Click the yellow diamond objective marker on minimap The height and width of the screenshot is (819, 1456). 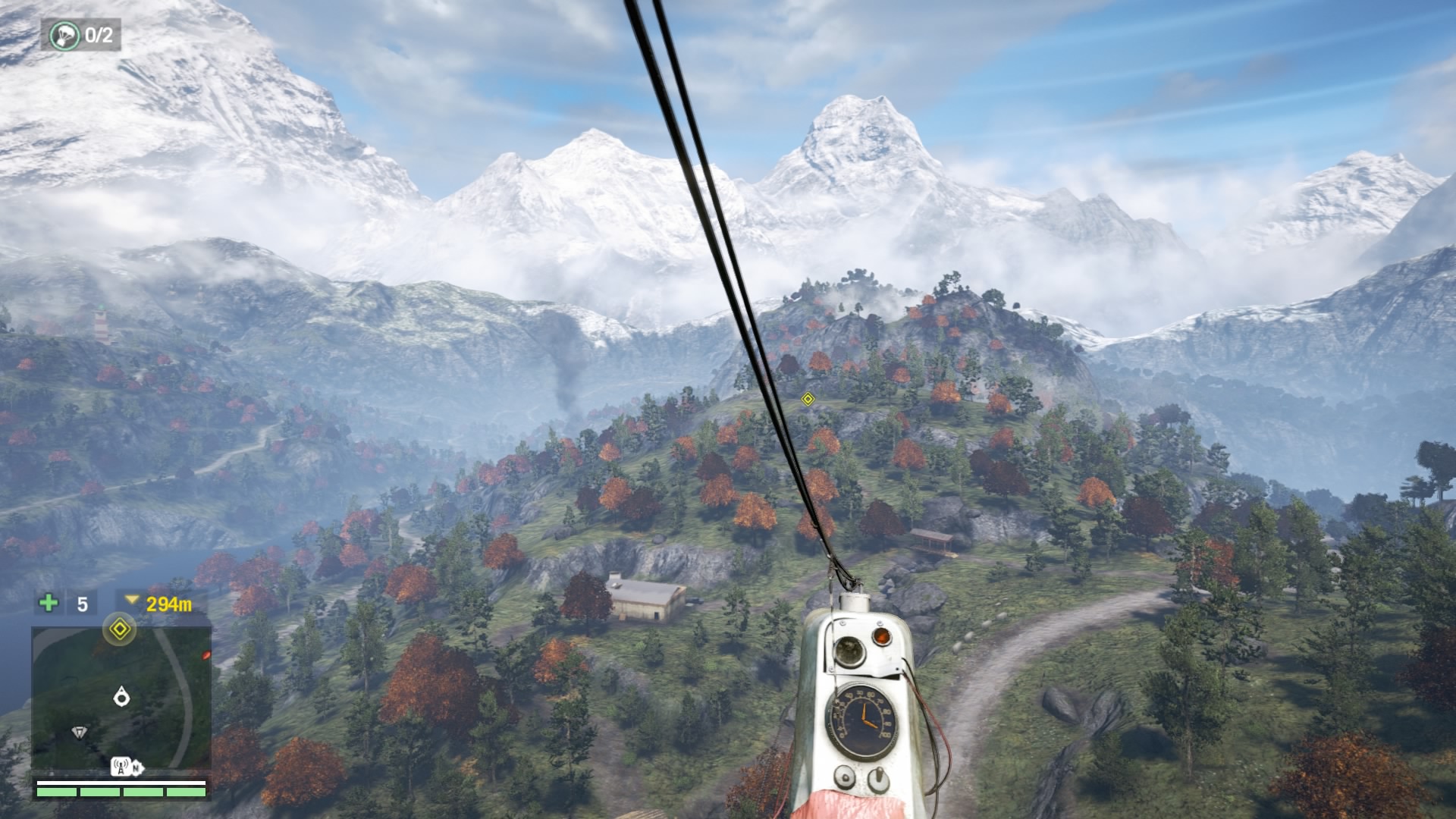click(x=119, y=629)
